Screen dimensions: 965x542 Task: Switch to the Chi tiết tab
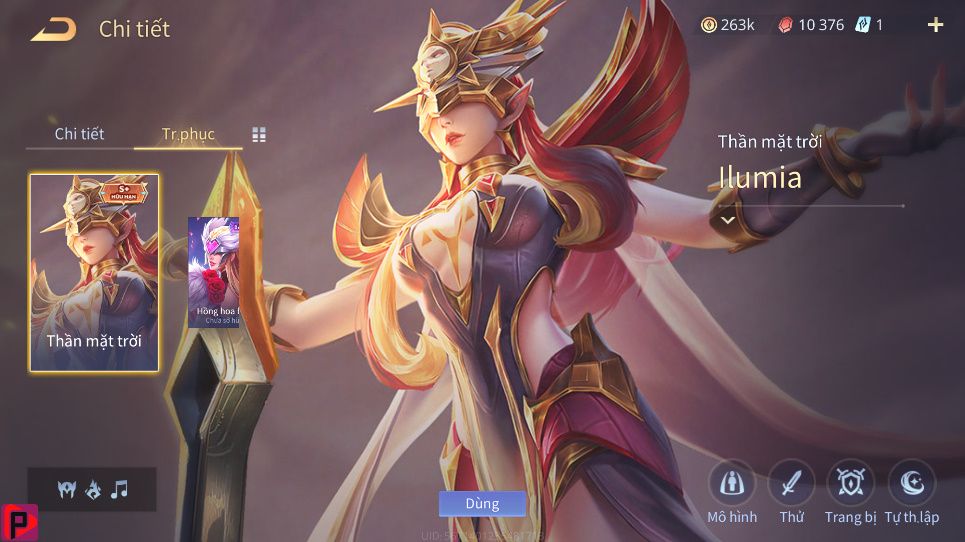pyautogui.click(x=79, y=134)
